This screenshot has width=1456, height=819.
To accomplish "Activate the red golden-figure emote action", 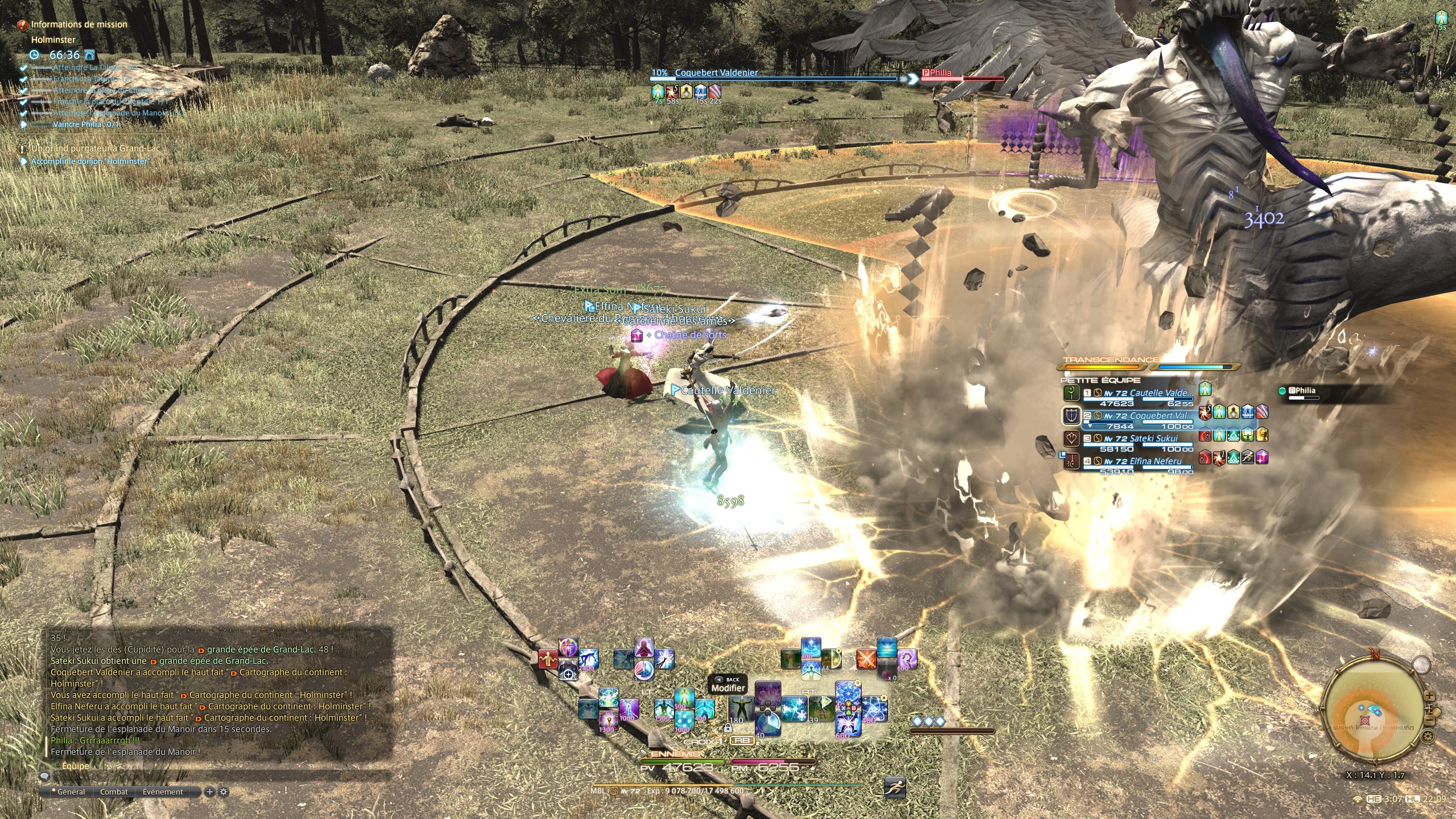I will 548,659.
